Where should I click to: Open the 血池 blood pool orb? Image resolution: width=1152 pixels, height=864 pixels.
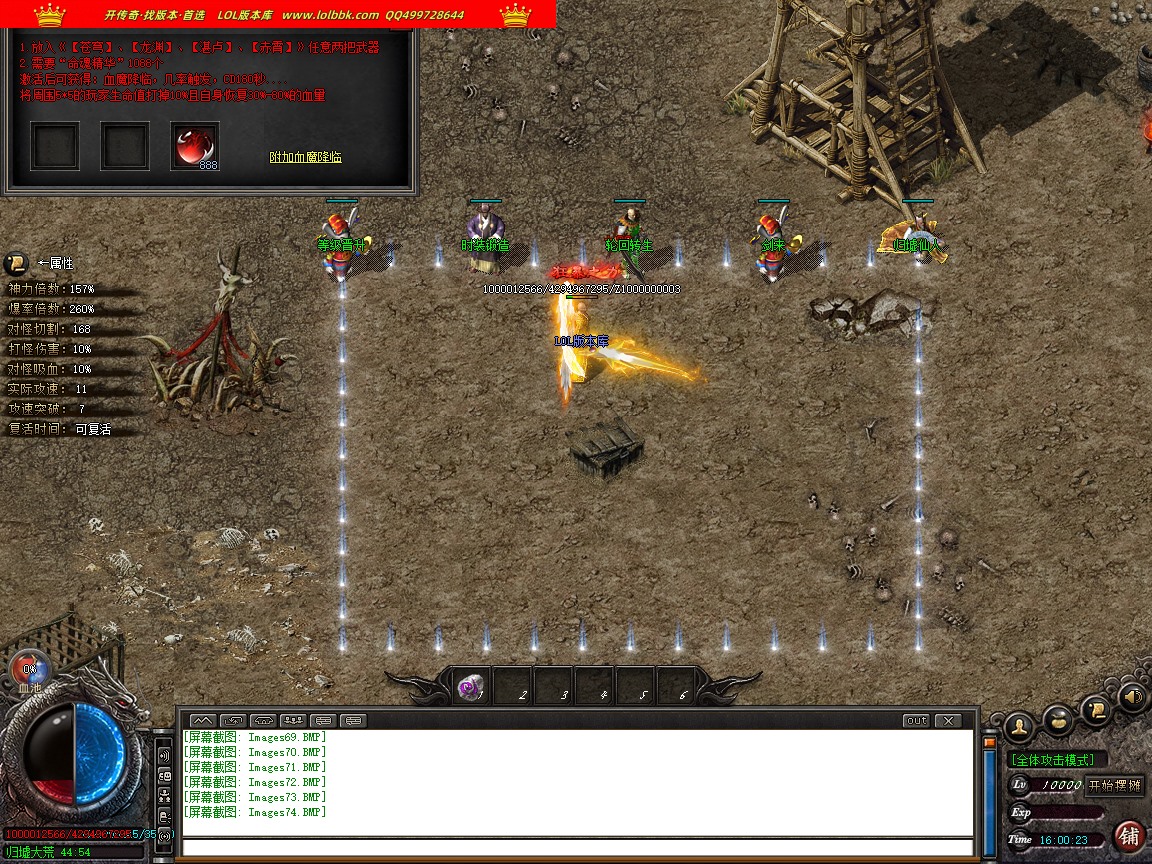coord(29,669)
